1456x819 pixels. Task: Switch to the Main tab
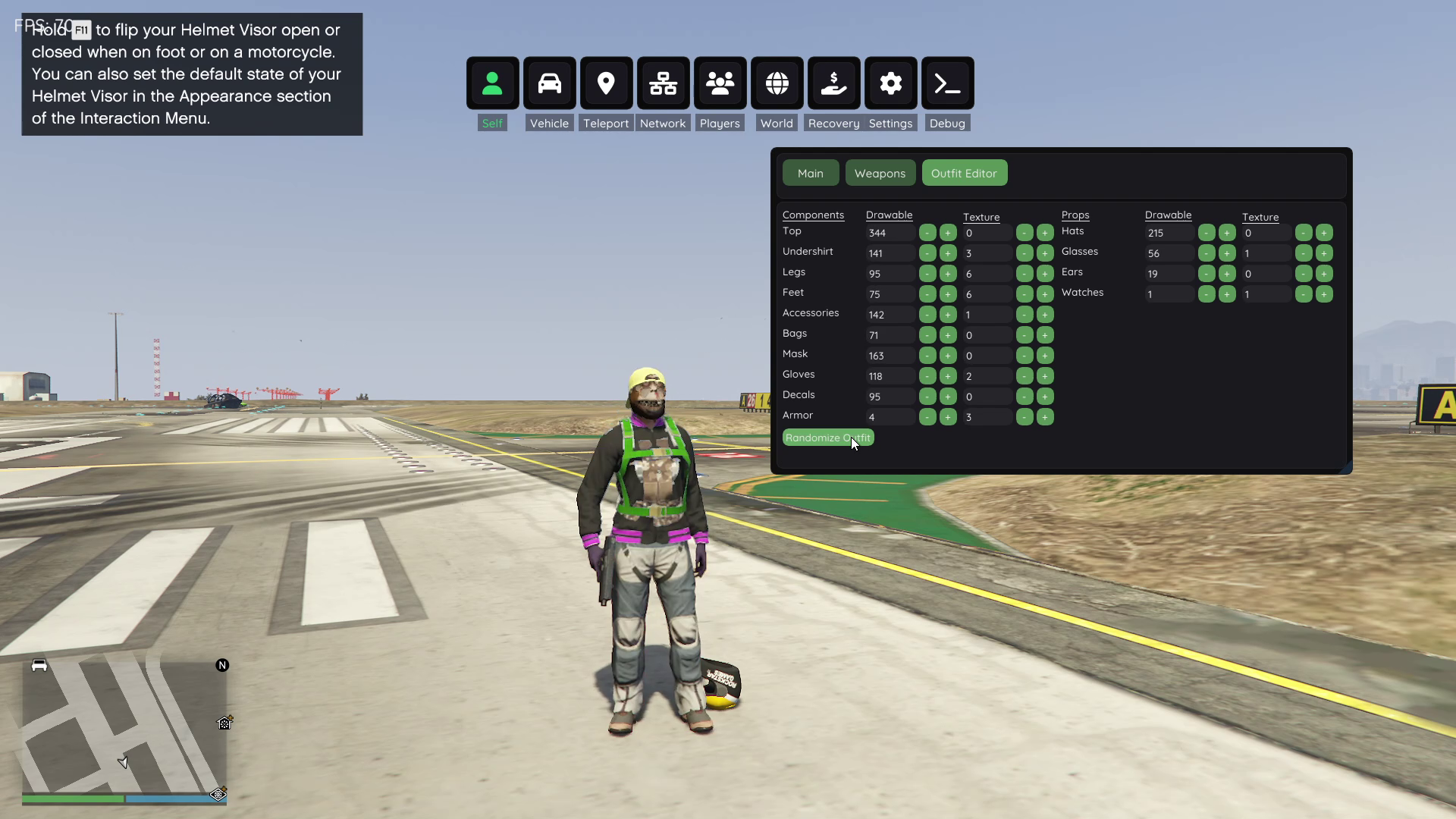coord(810,174)
